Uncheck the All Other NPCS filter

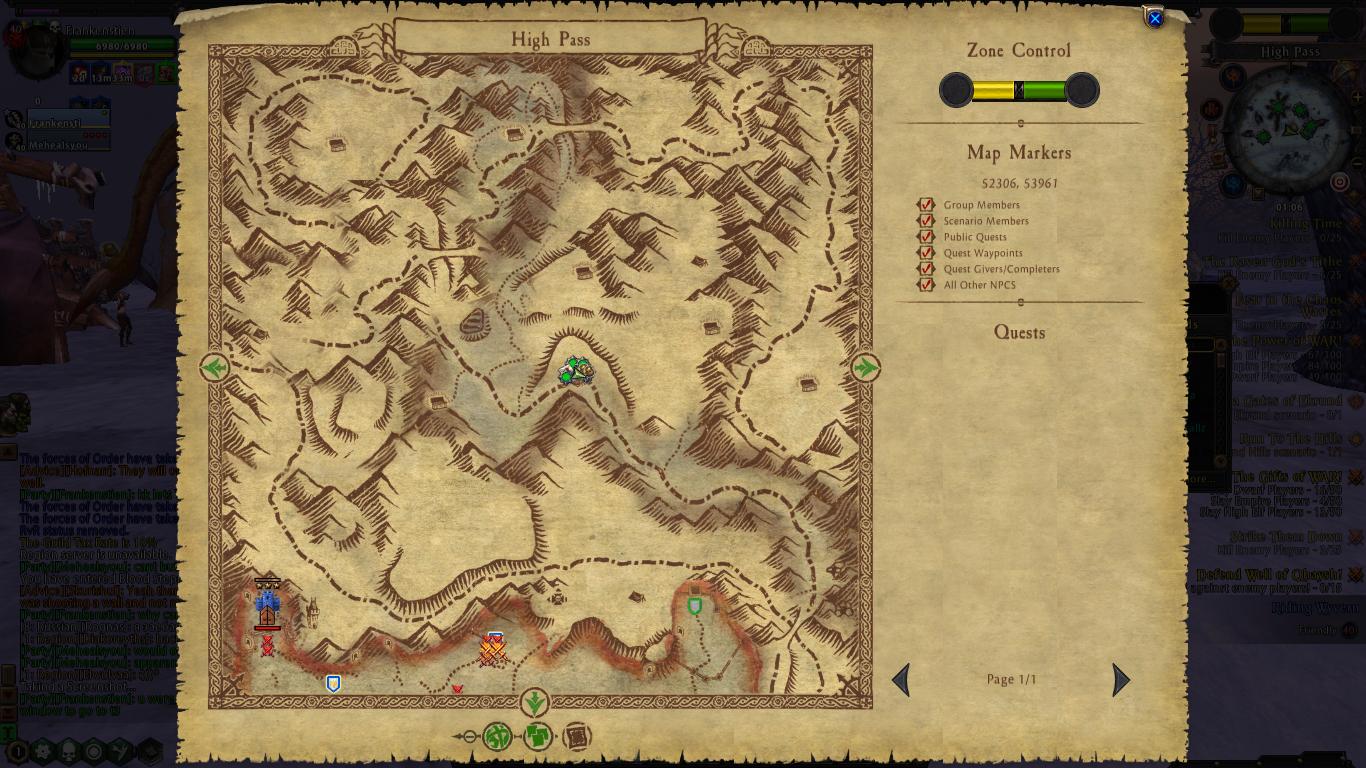tap(927, 285)
